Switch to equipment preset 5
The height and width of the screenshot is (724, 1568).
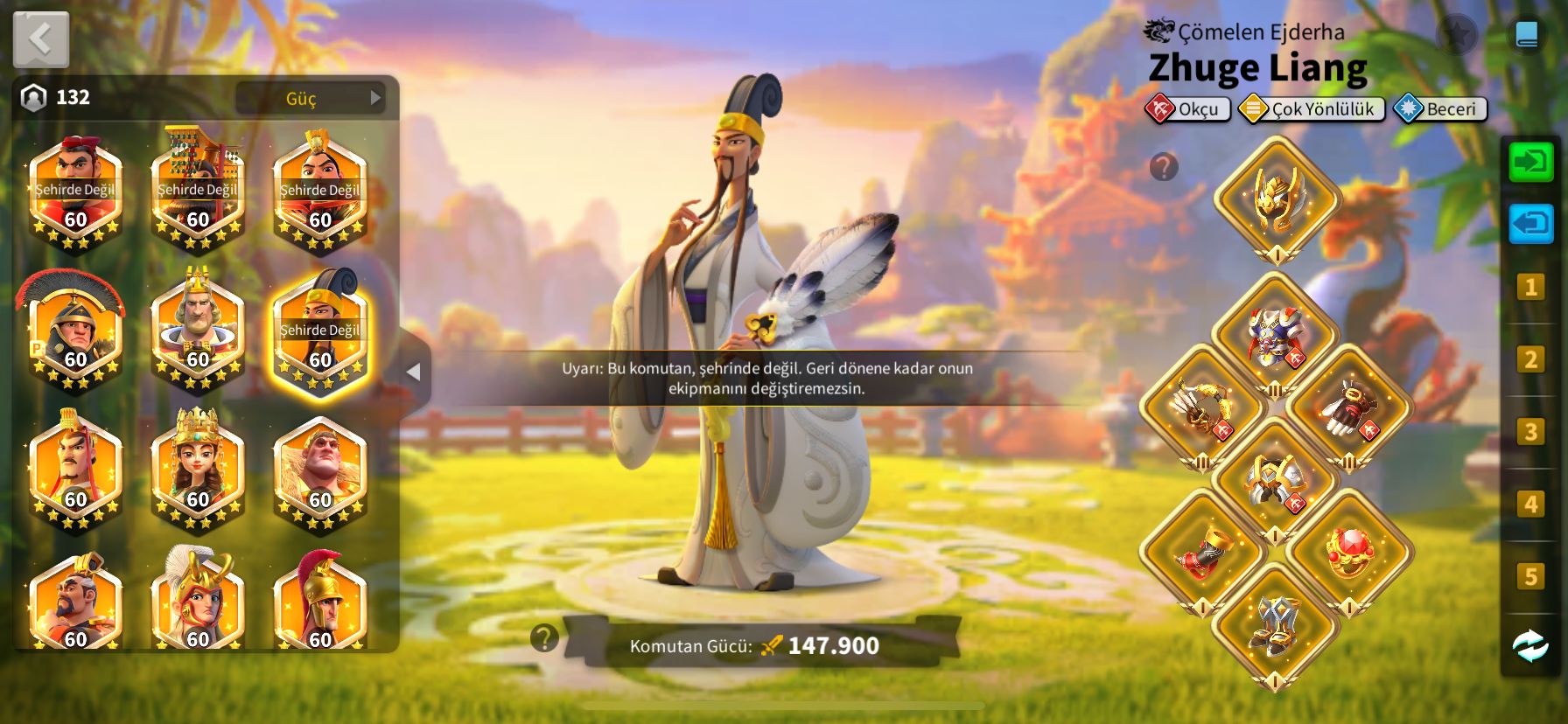1530,576
